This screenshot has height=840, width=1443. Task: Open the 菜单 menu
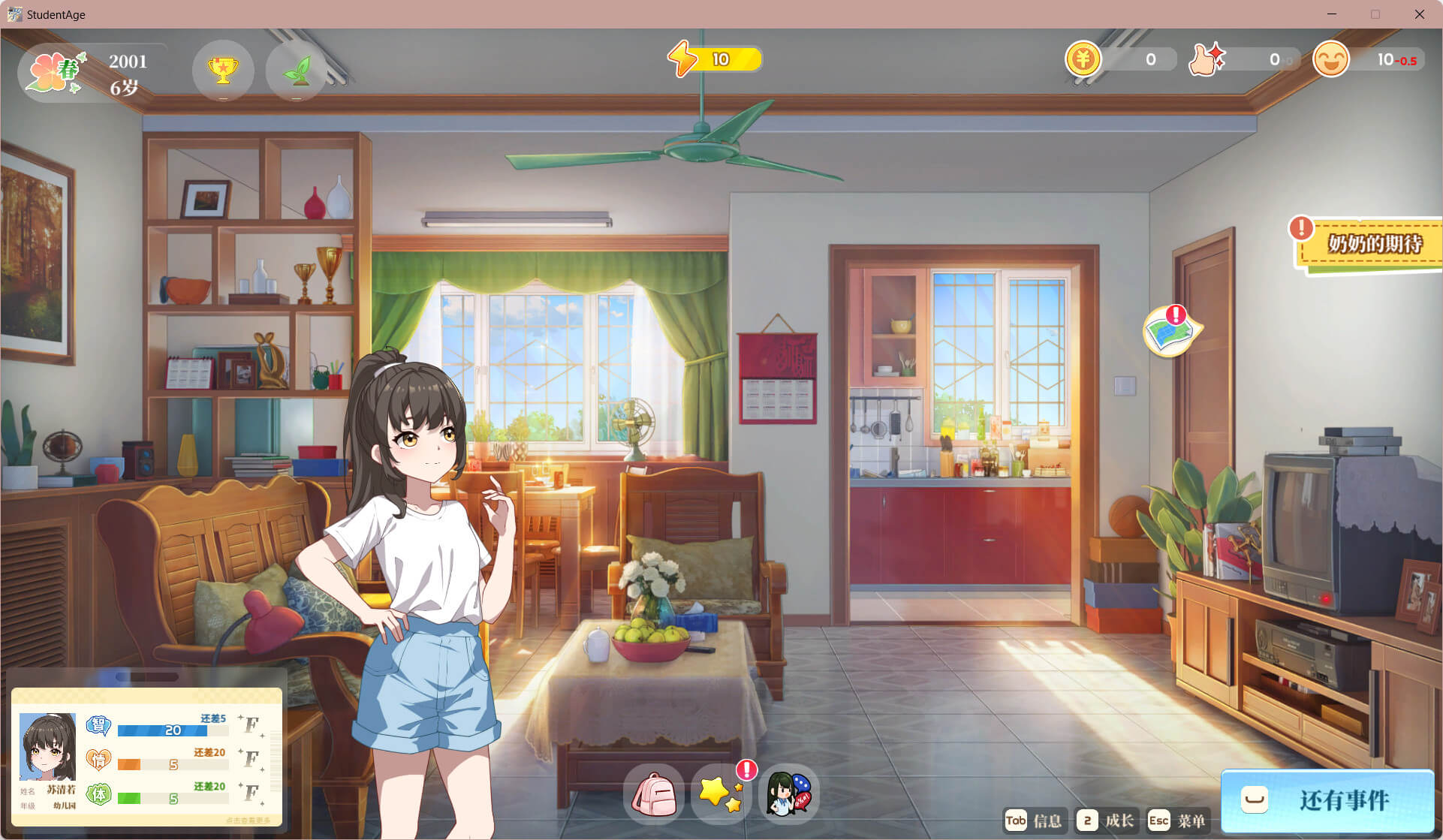click(1177, 820)
